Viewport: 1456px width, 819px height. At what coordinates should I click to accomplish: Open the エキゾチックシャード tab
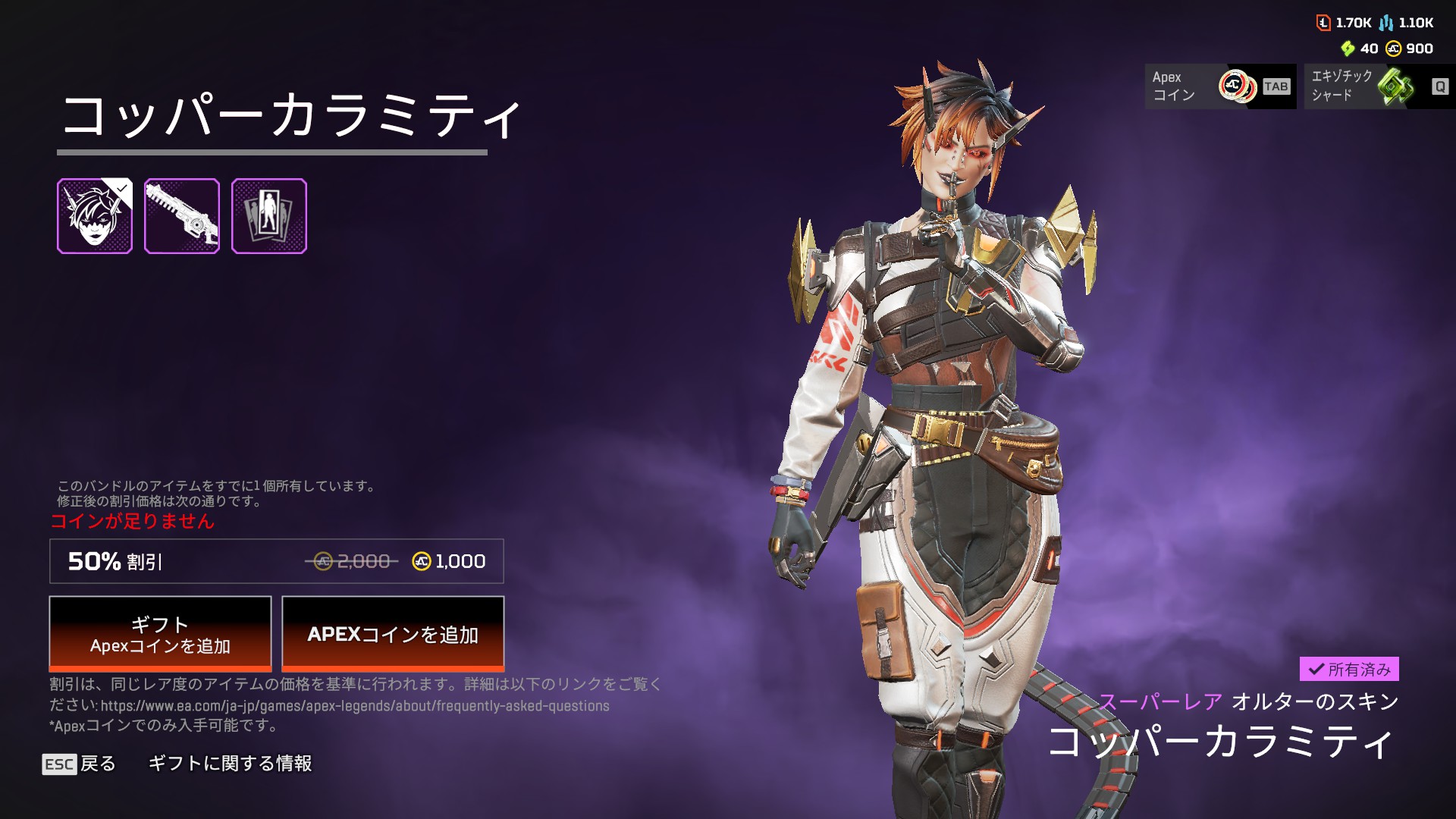click(x=1379, y=86)
